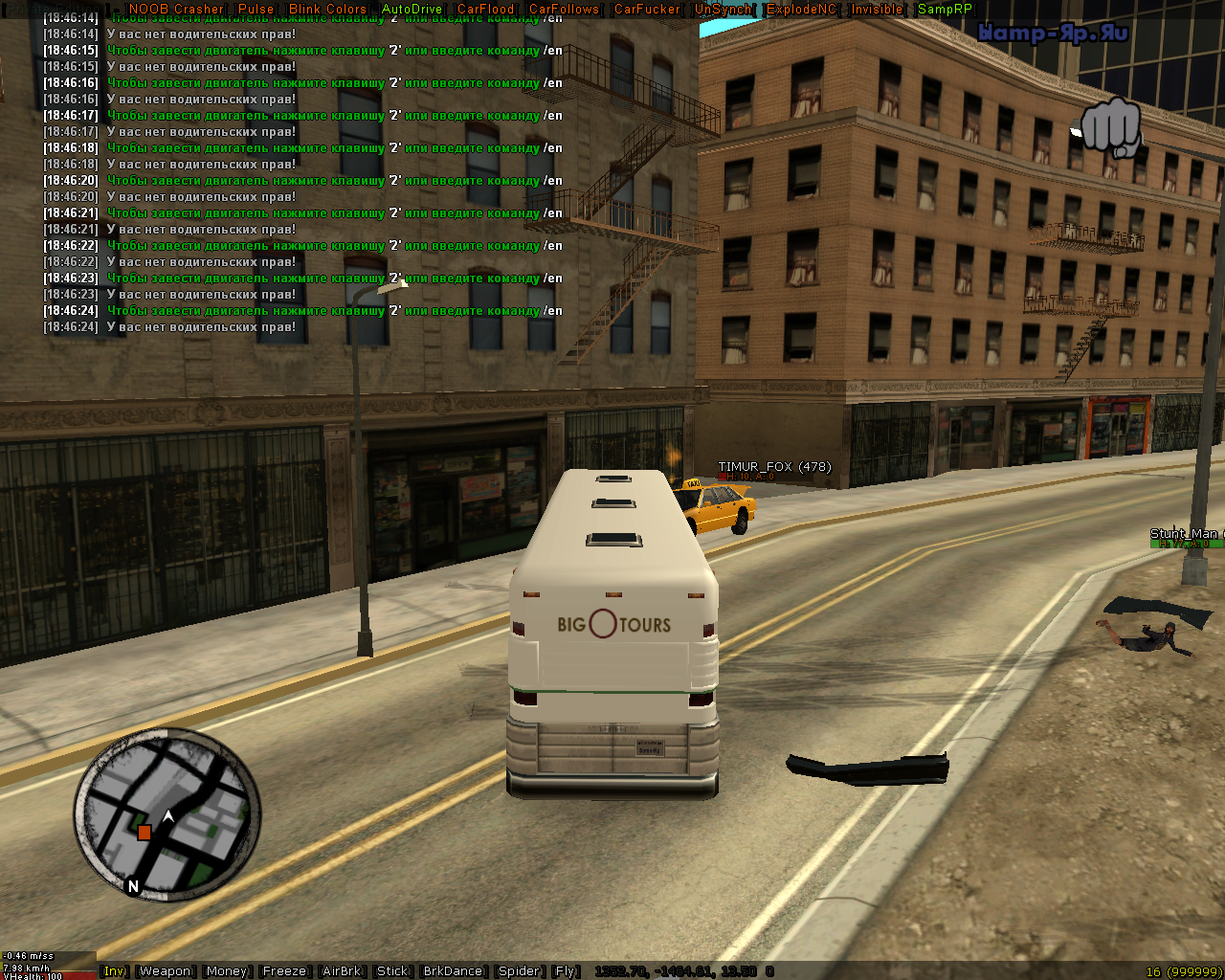Select the SampRP entry

coord(945,9)
